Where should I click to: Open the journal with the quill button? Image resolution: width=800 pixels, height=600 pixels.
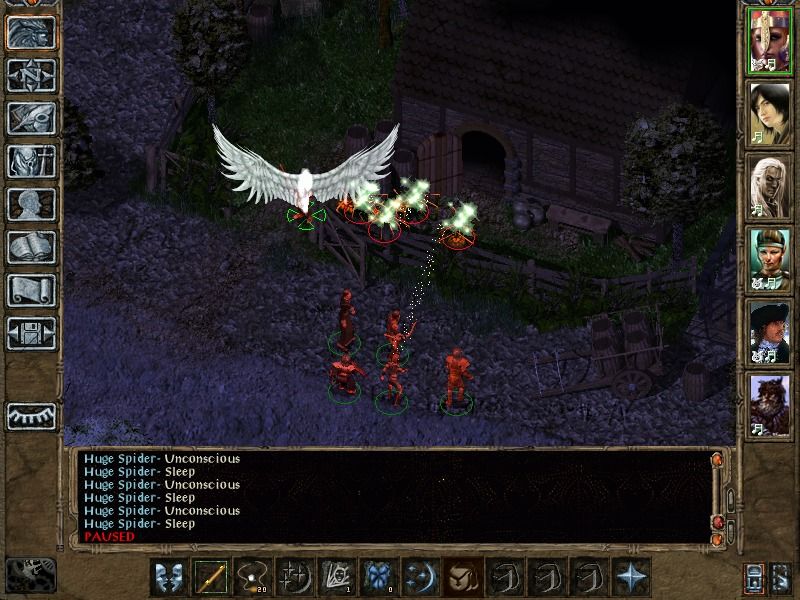[x=31, y=118]
